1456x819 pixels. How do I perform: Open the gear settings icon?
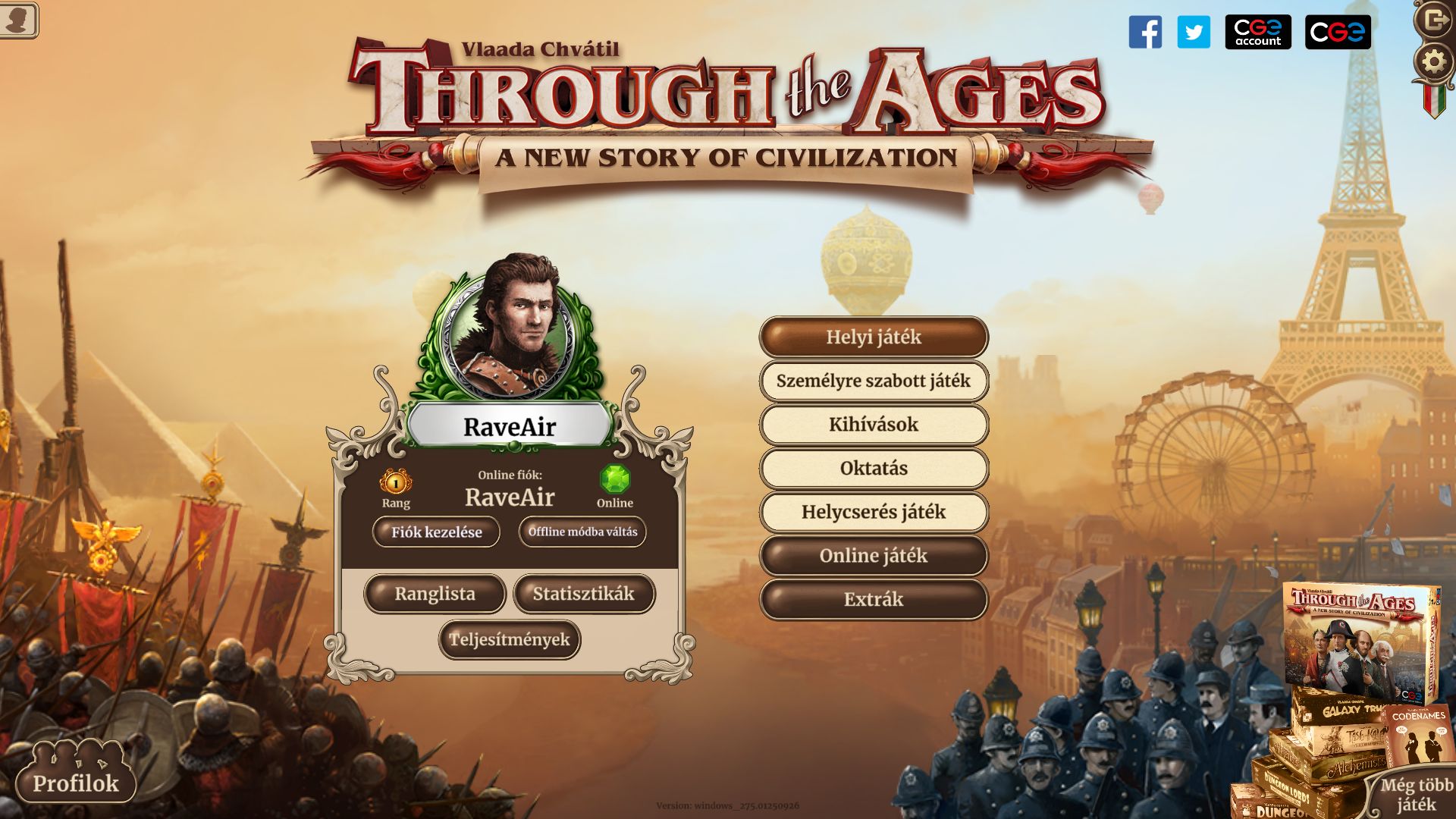pos(1433,62)
